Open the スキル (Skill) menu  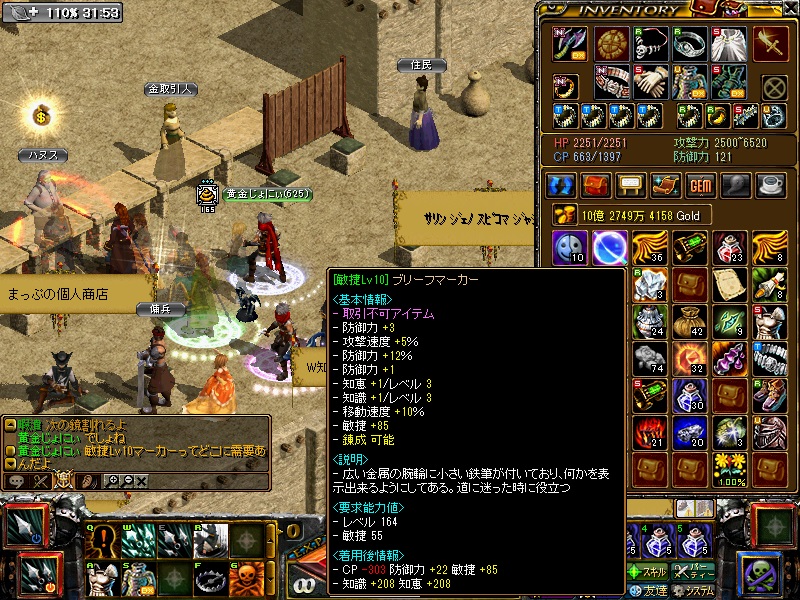649,572
